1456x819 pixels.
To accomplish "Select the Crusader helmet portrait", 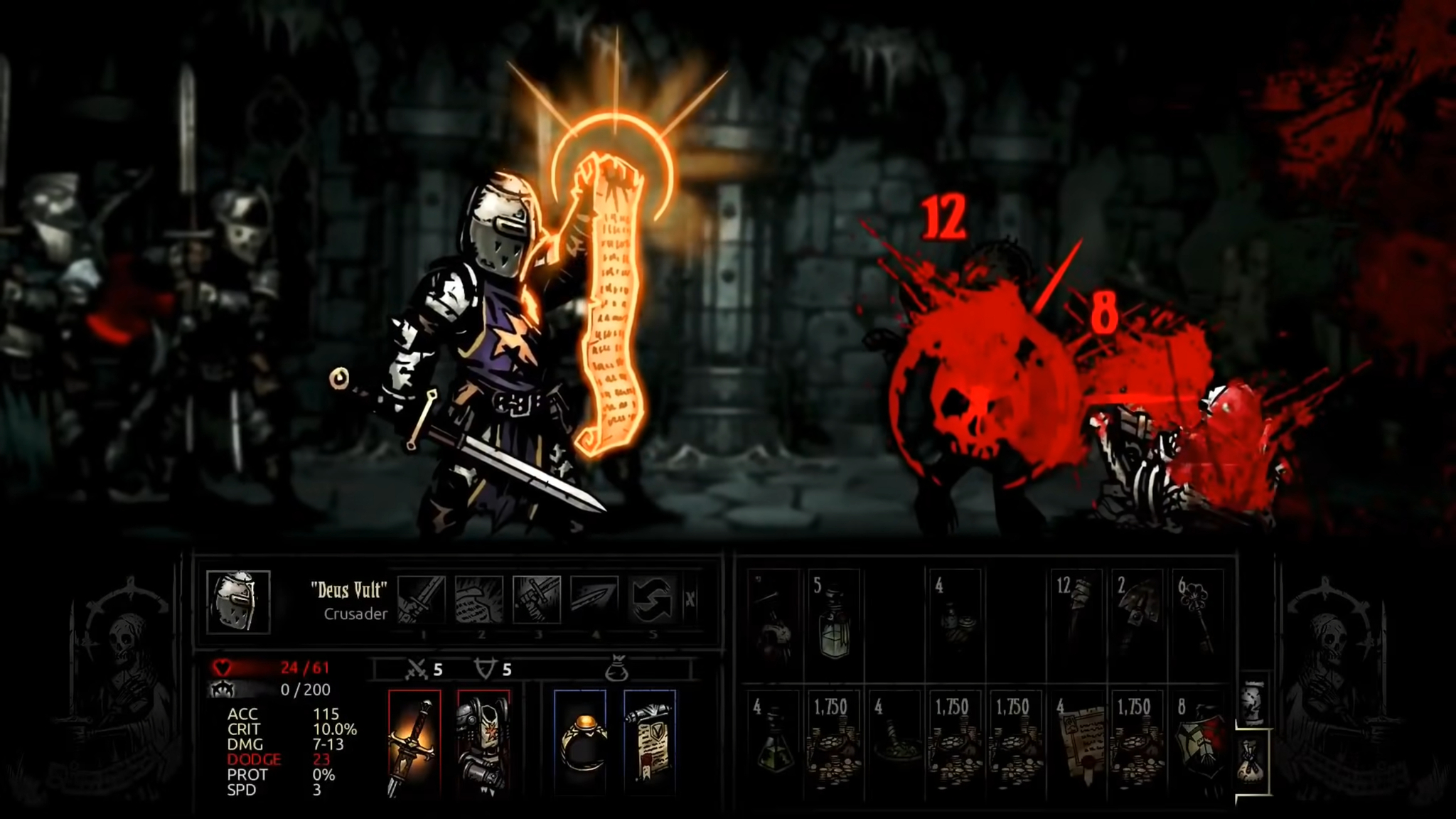I will pos(238,601).
